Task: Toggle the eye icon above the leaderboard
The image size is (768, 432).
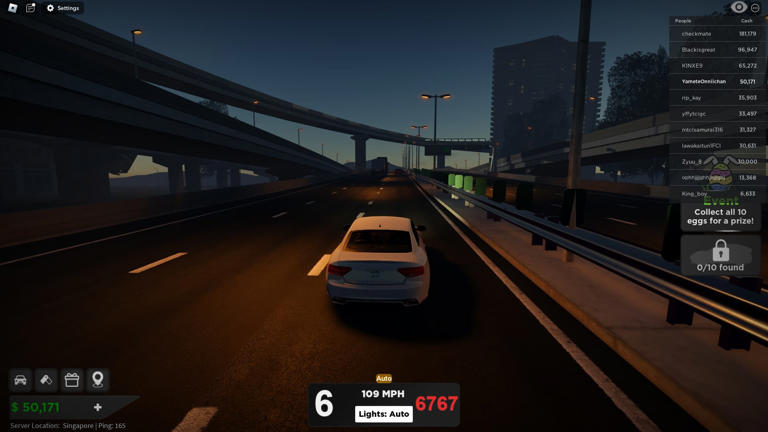Action: 739,8
